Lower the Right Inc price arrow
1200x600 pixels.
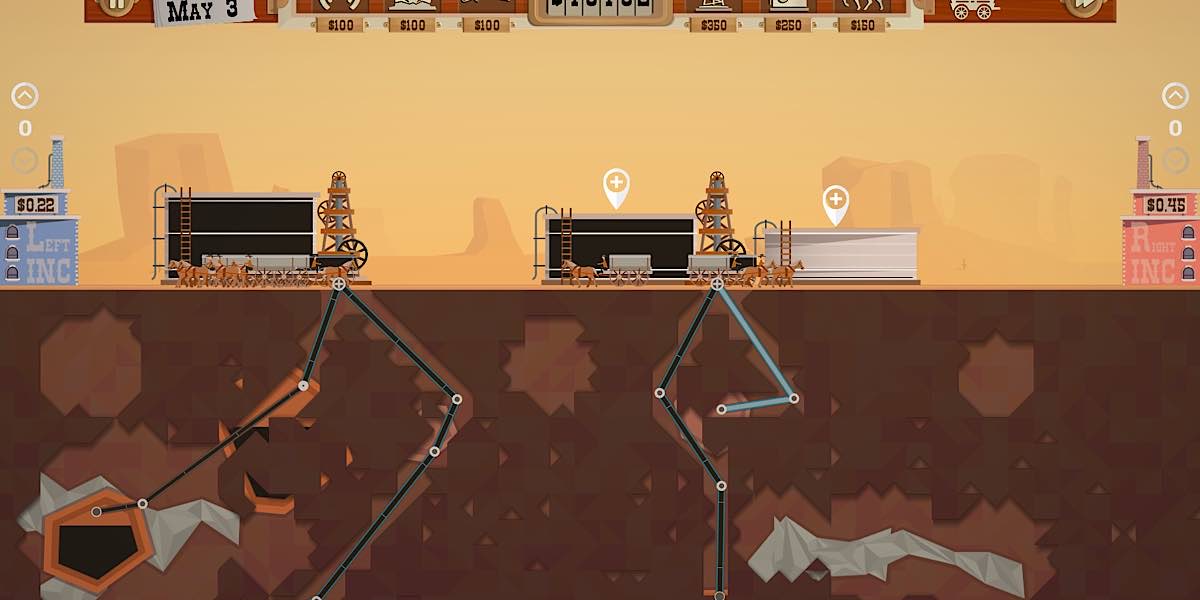pos(1175,160)
